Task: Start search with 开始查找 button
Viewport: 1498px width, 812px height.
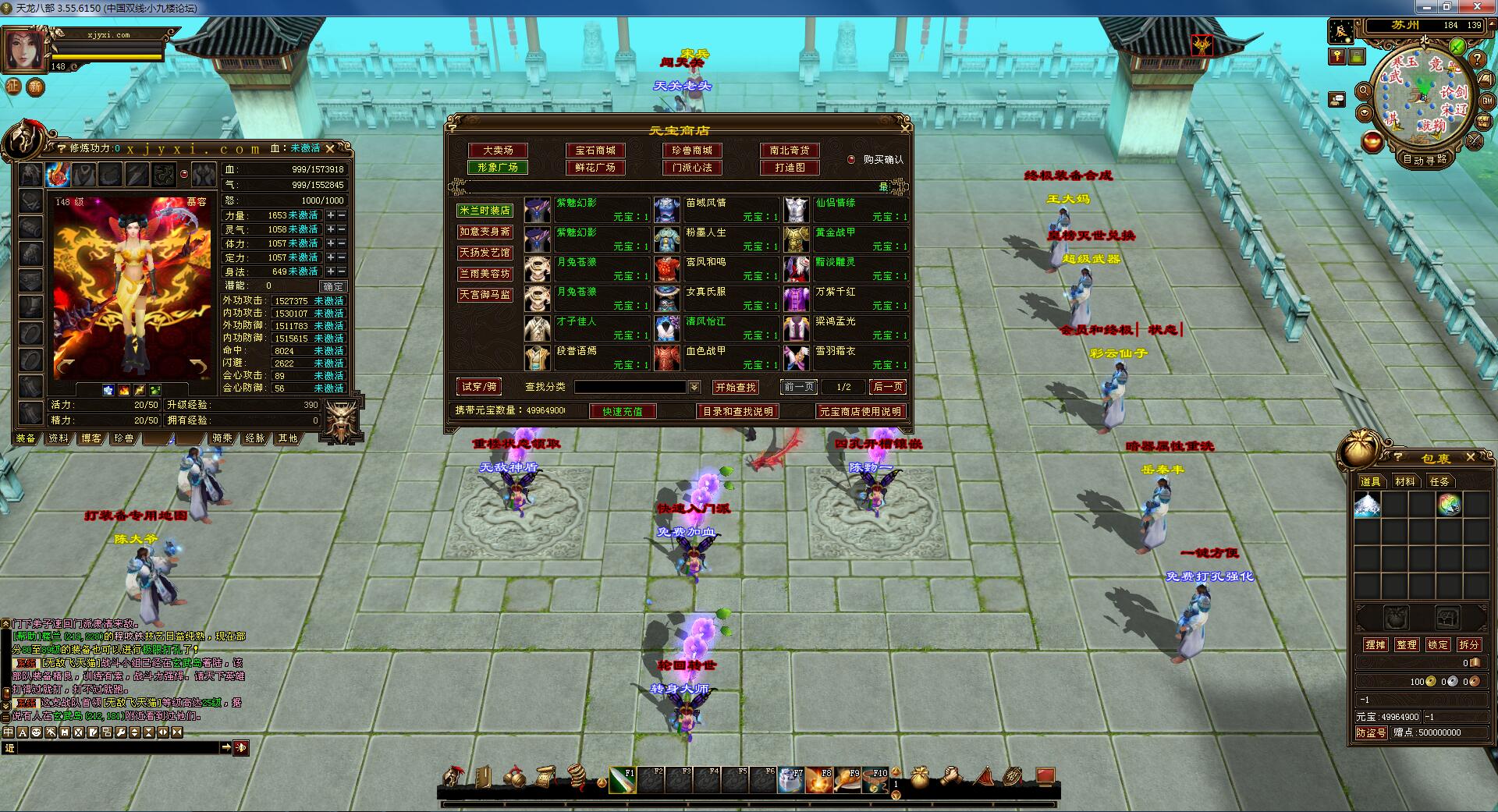Action: click(736, 388)
